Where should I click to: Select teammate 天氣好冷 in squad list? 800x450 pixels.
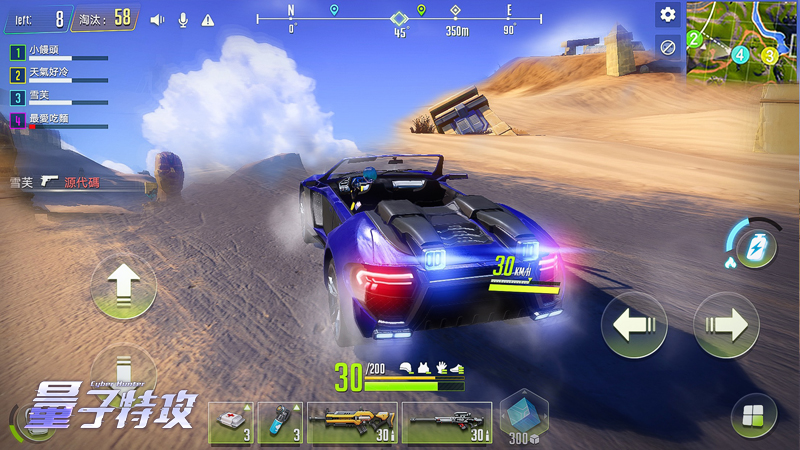point(59,75)
